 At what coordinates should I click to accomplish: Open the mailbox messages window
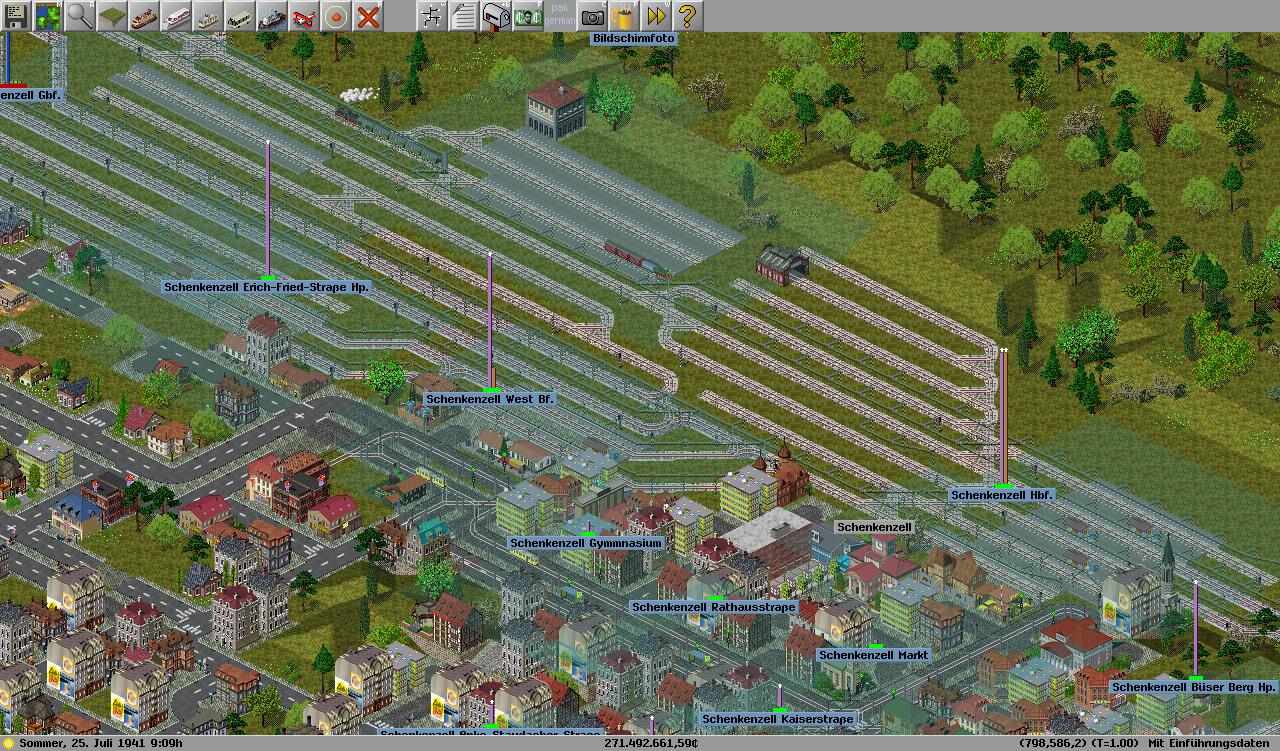click(x=496, y=16)
